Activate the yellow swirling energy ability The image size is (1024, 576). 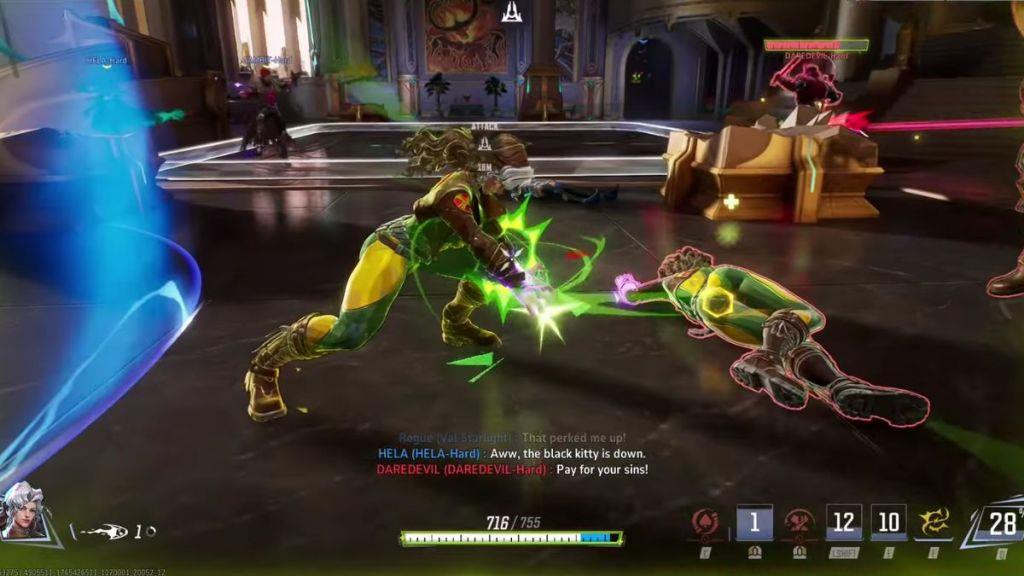pyautogui.click(x=934, y=522)
